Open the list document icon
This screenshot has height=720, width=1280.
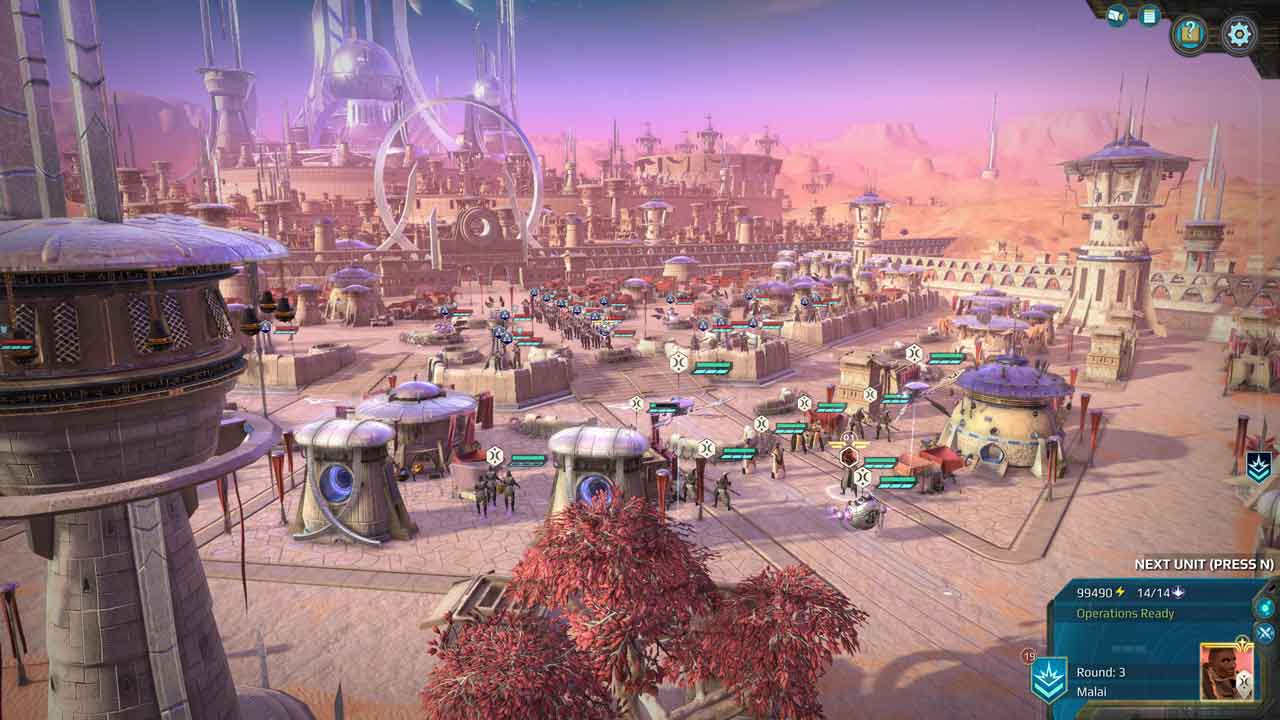point(1149,15)
